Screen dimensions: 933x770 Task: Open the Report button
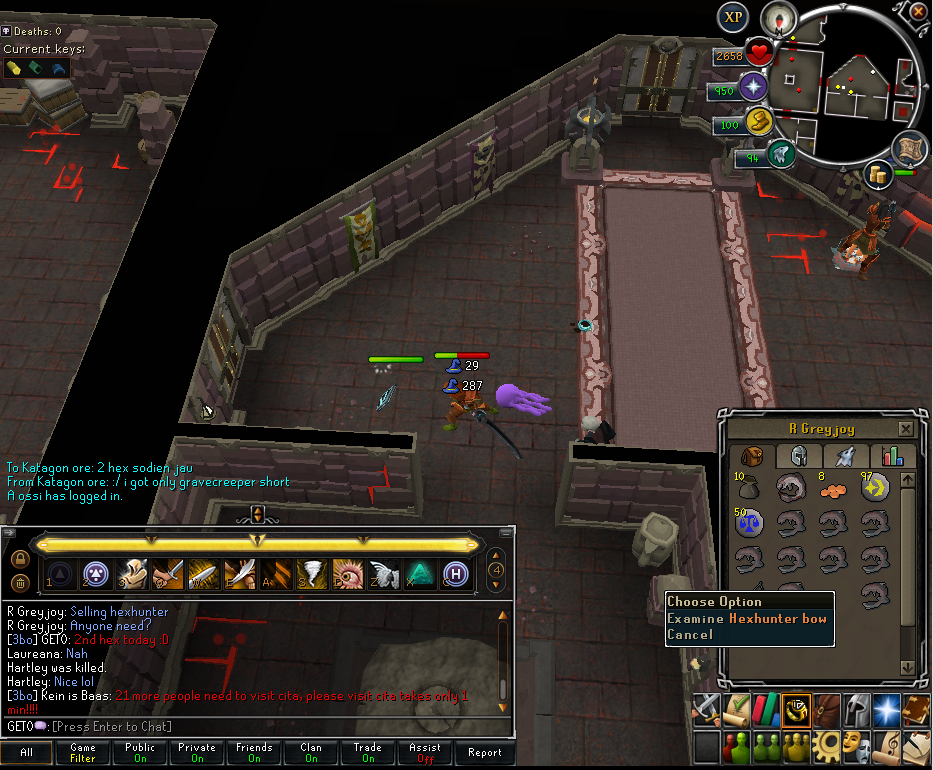485,753
